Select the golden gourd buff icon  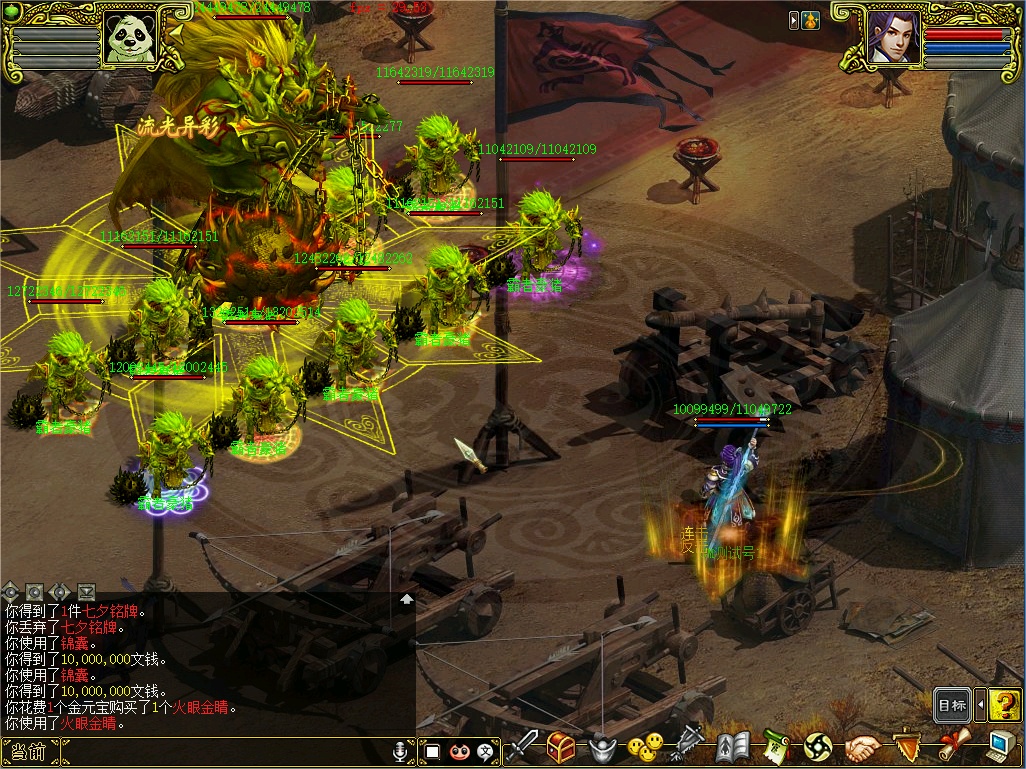810,19
